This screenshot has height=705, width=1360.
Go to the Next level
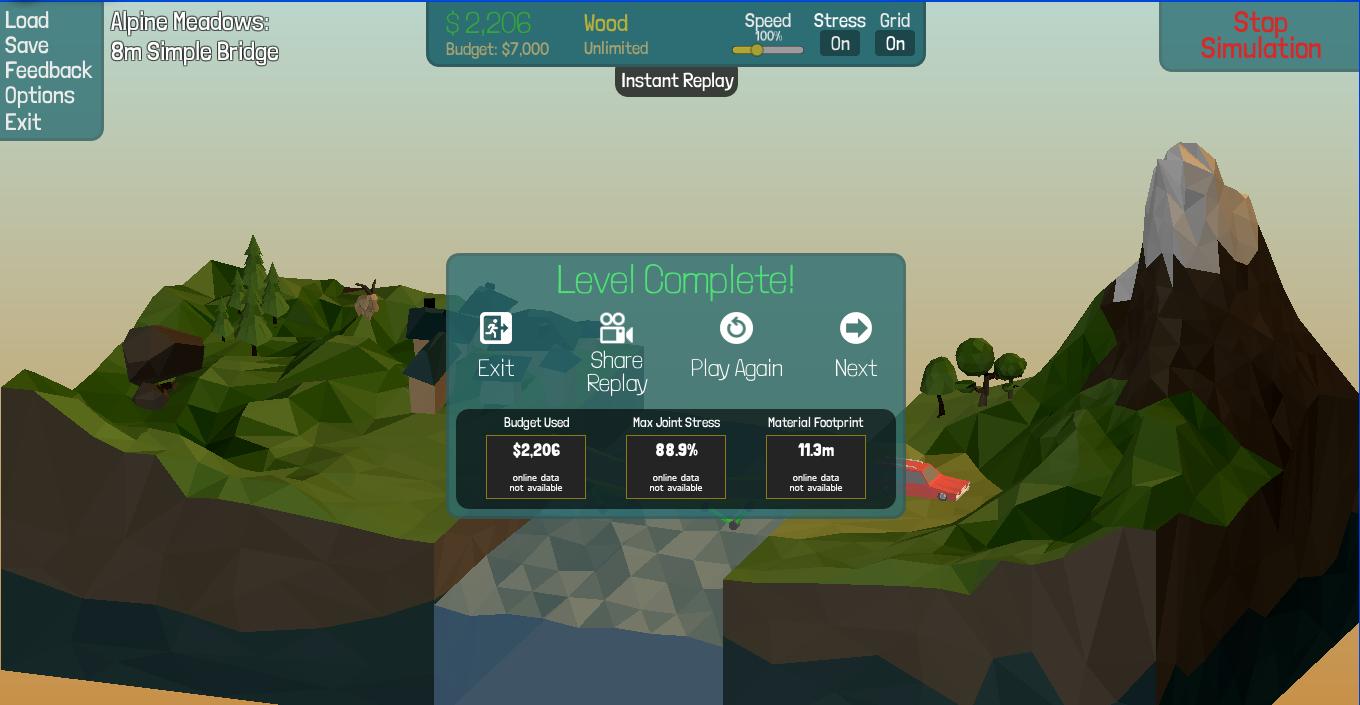pyautogui.click(x=855, y=345)
